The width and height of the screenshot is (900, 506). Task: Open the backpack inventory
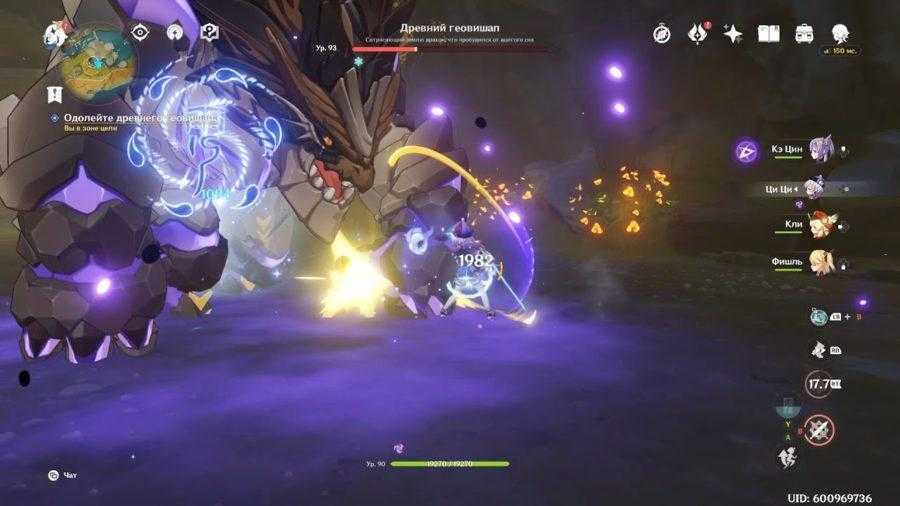coord(804,33)
